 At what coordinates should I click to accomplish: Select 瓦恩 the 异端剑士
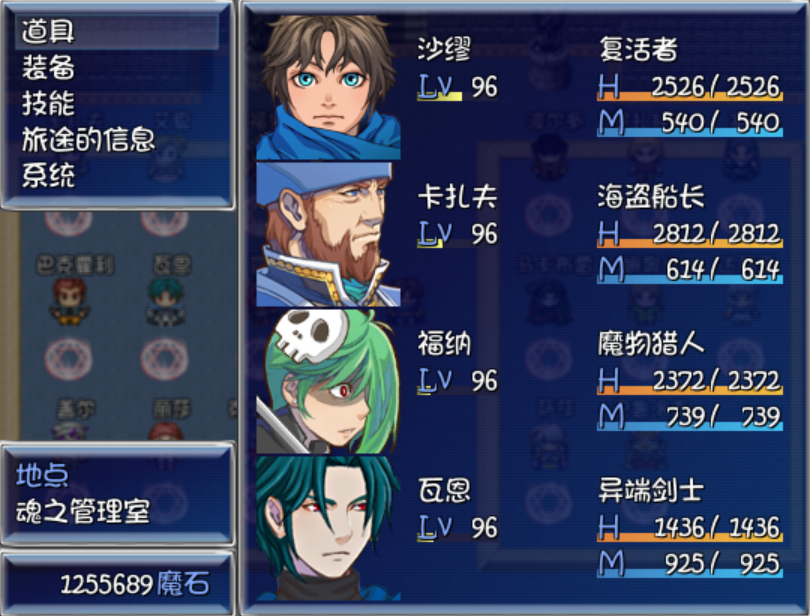(x=520, y=527)
